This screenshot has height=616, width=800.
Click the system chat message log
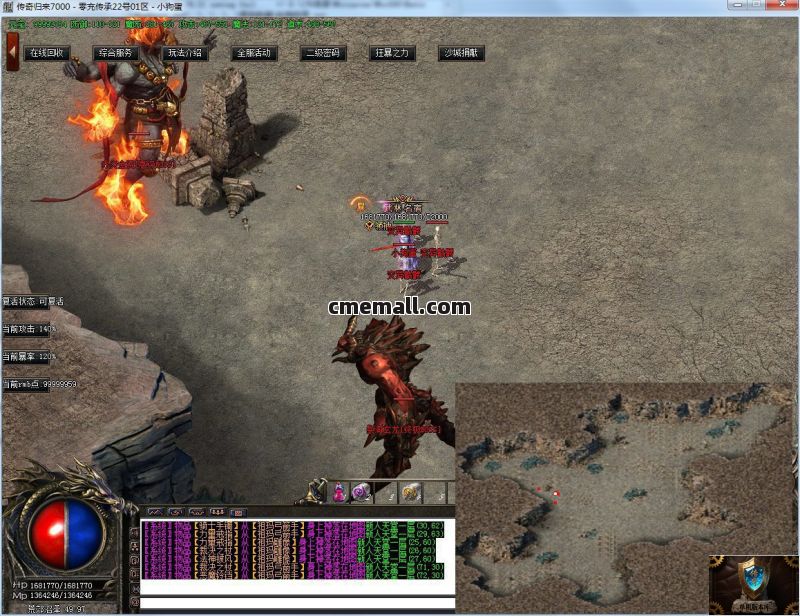click(x=290, y=548)
